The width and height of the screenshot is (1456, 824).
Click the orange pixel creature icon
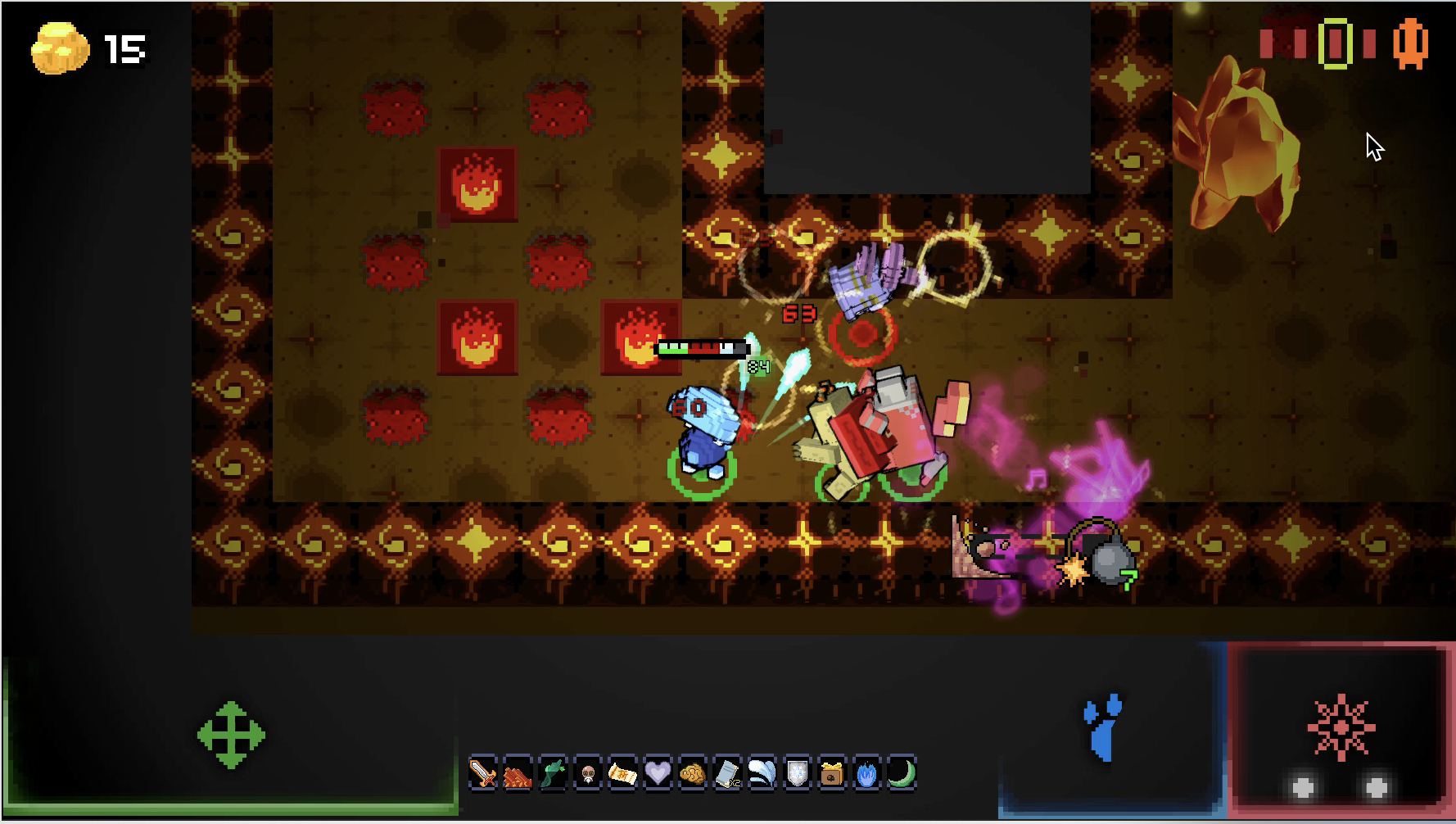[1411, 44]
